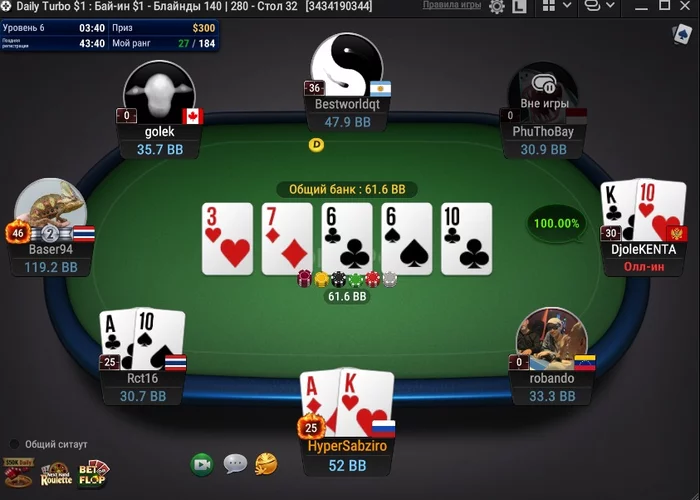
Task: Close the poker table window
Action: click(x=685, y=7)
